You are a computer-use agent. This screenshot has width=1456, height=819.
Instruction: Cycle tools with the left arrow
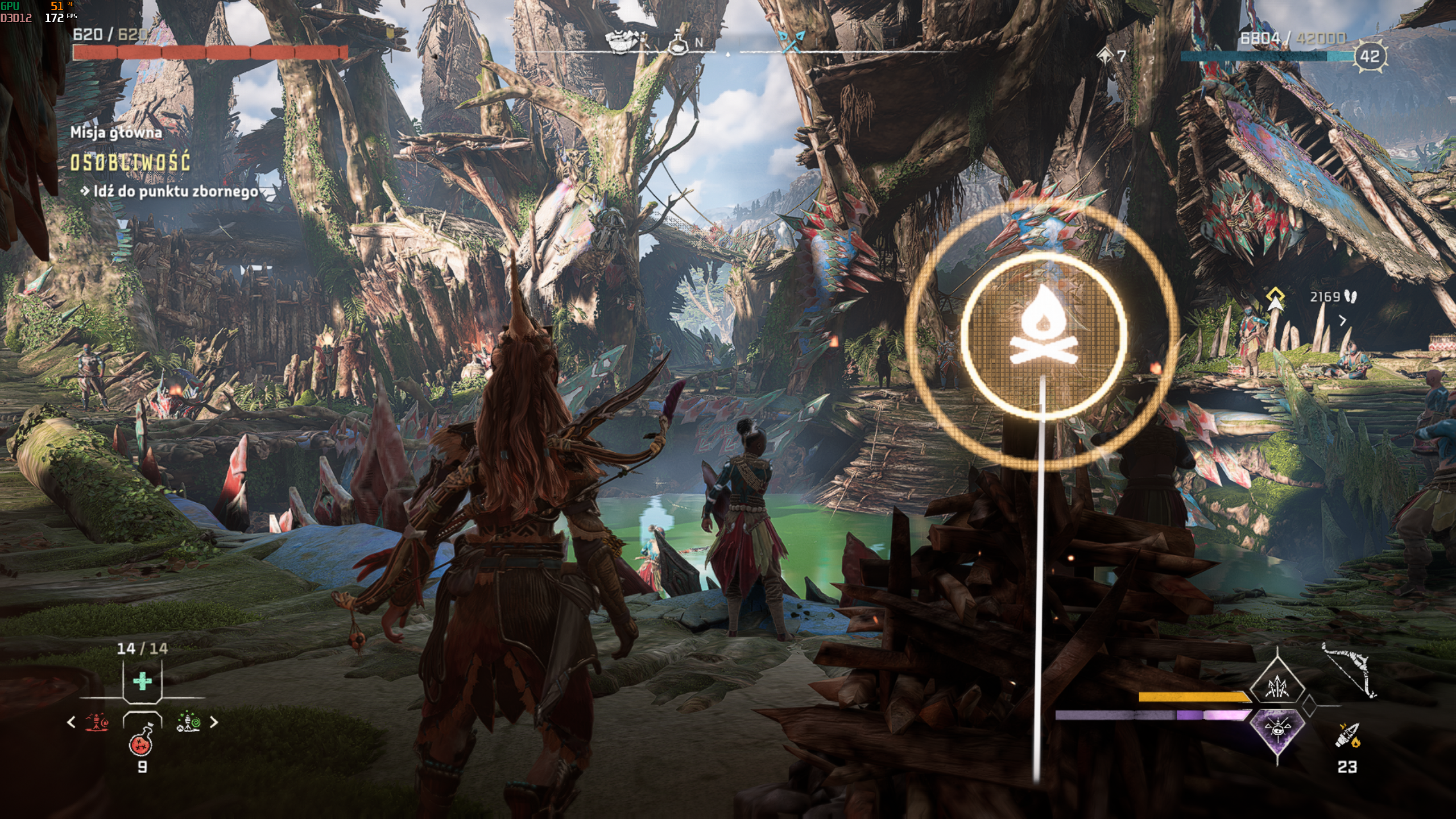point(71,722)
